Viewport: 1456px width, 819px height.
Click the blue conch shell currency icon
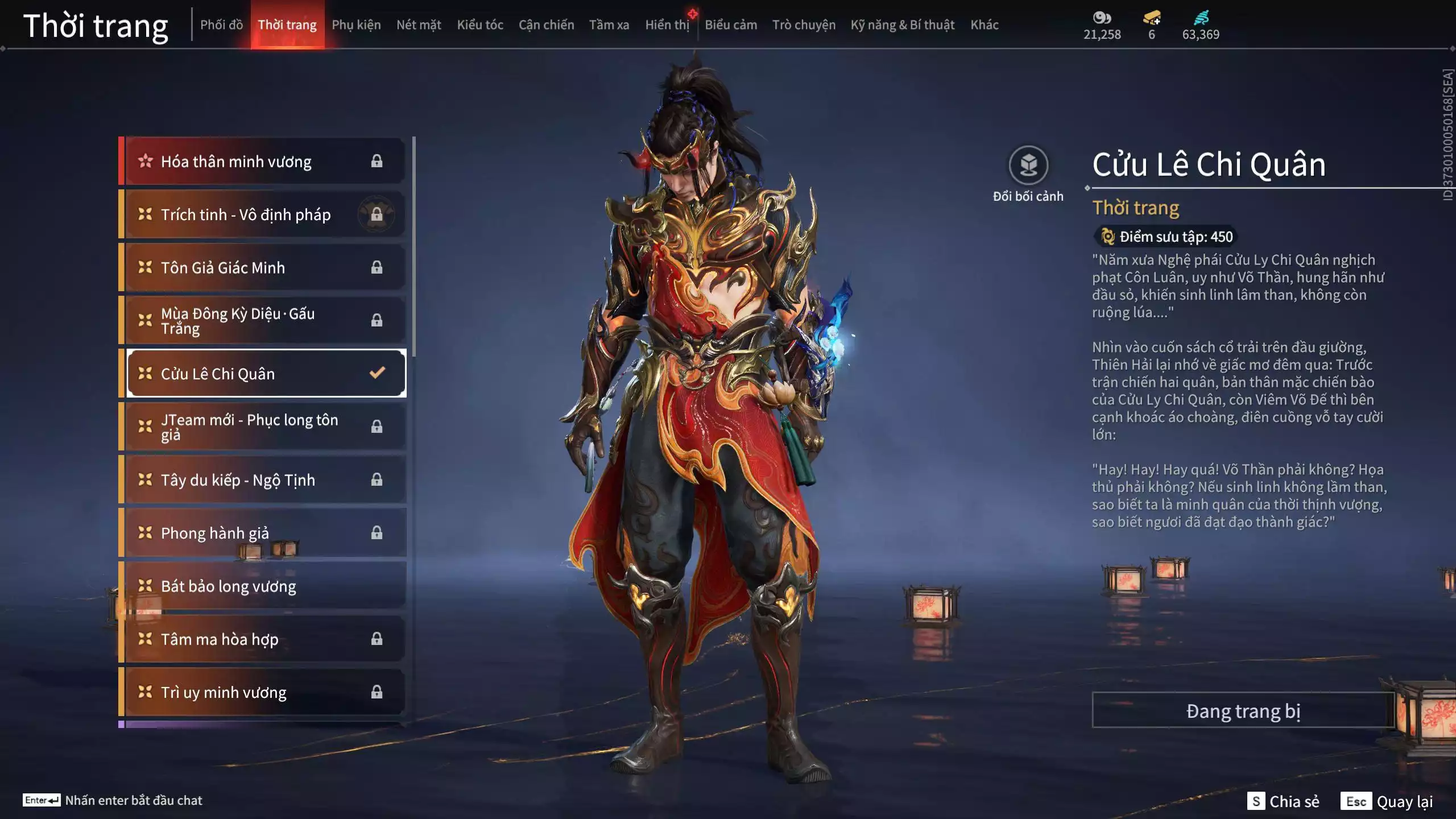1200,17
